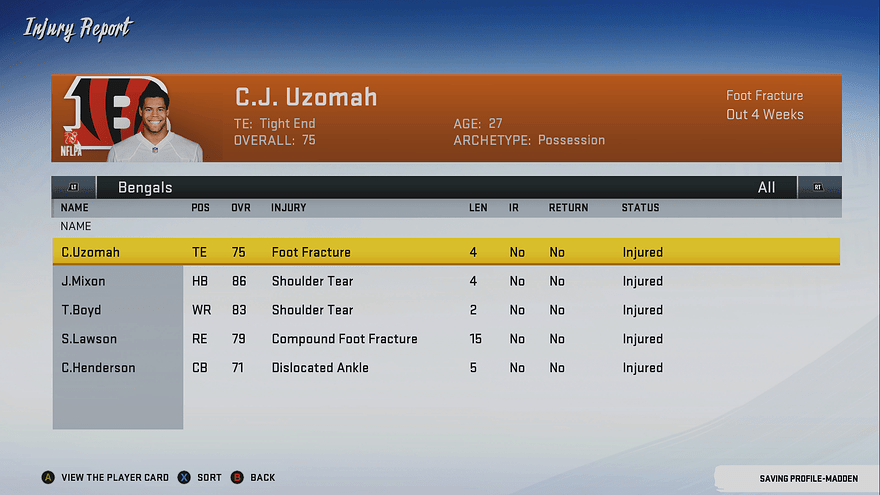Screen dimensions: 880x495
Task: Sort list by the LEN column header
Action: (478, 208)
